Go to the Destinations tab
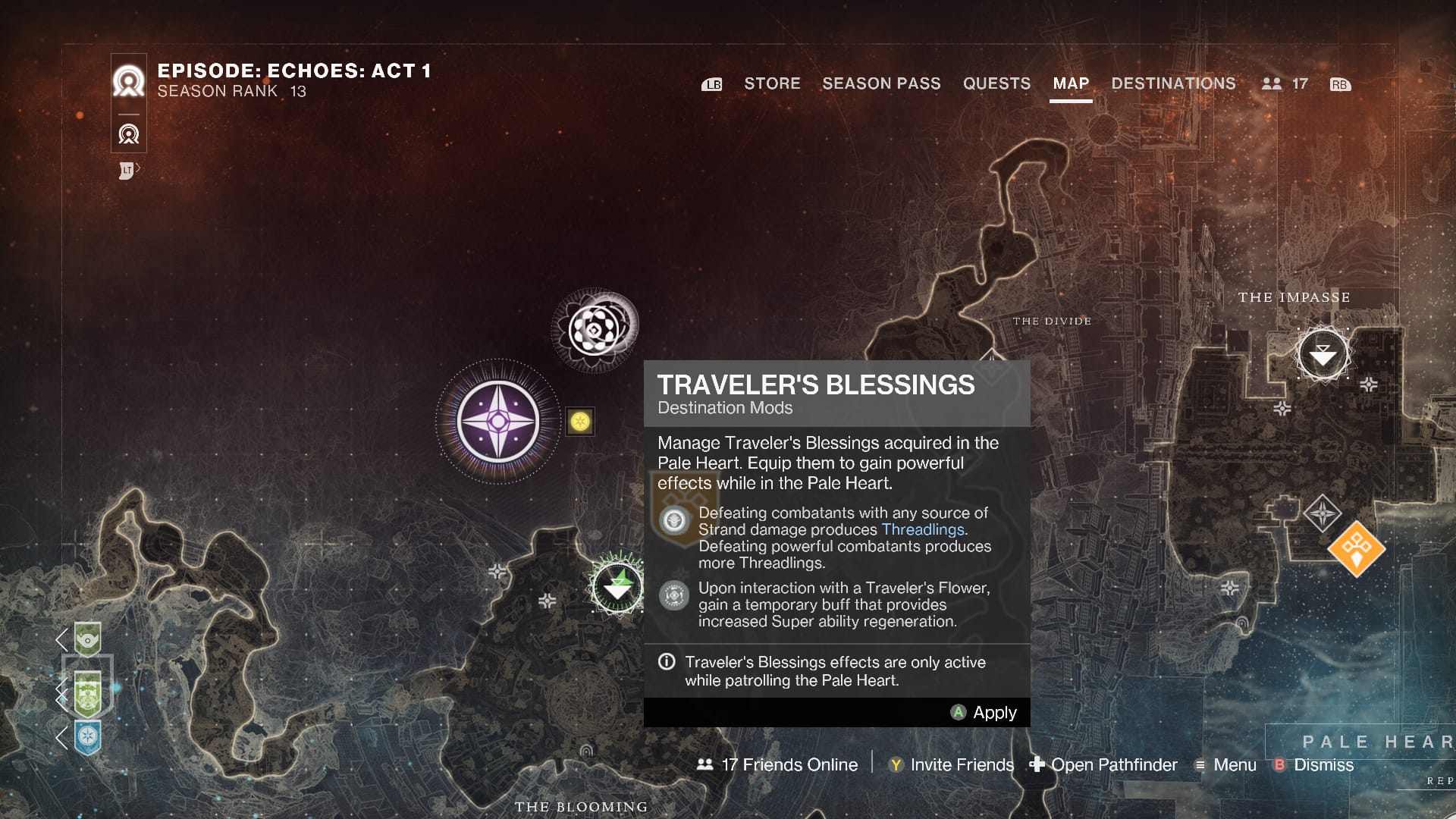 pos(1173,83)
